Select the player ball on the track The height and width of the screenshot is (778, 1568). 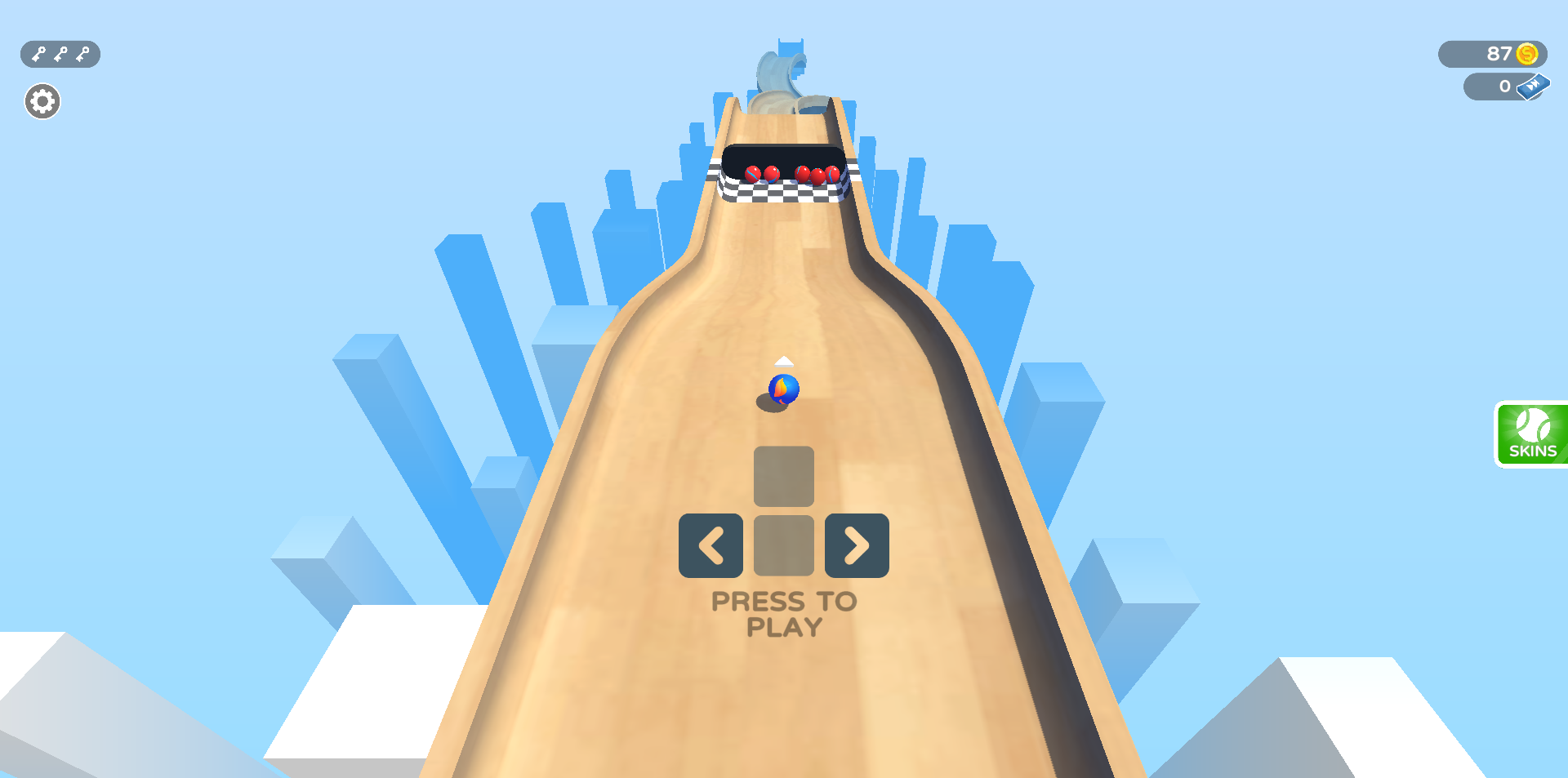[x=782, y=390]
